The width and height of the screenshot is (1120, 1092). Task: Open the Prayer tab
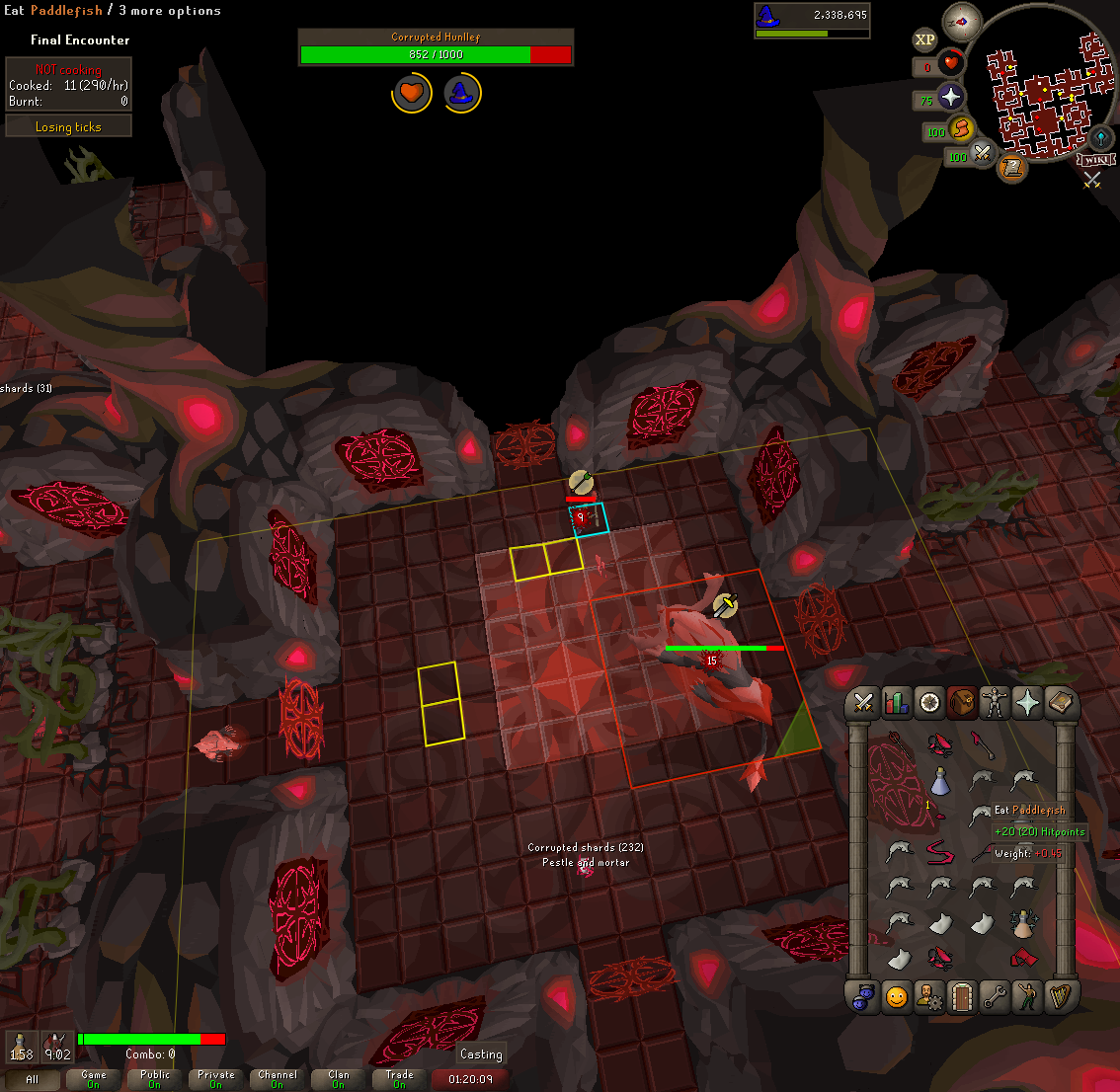click(x=1027, y=702)
